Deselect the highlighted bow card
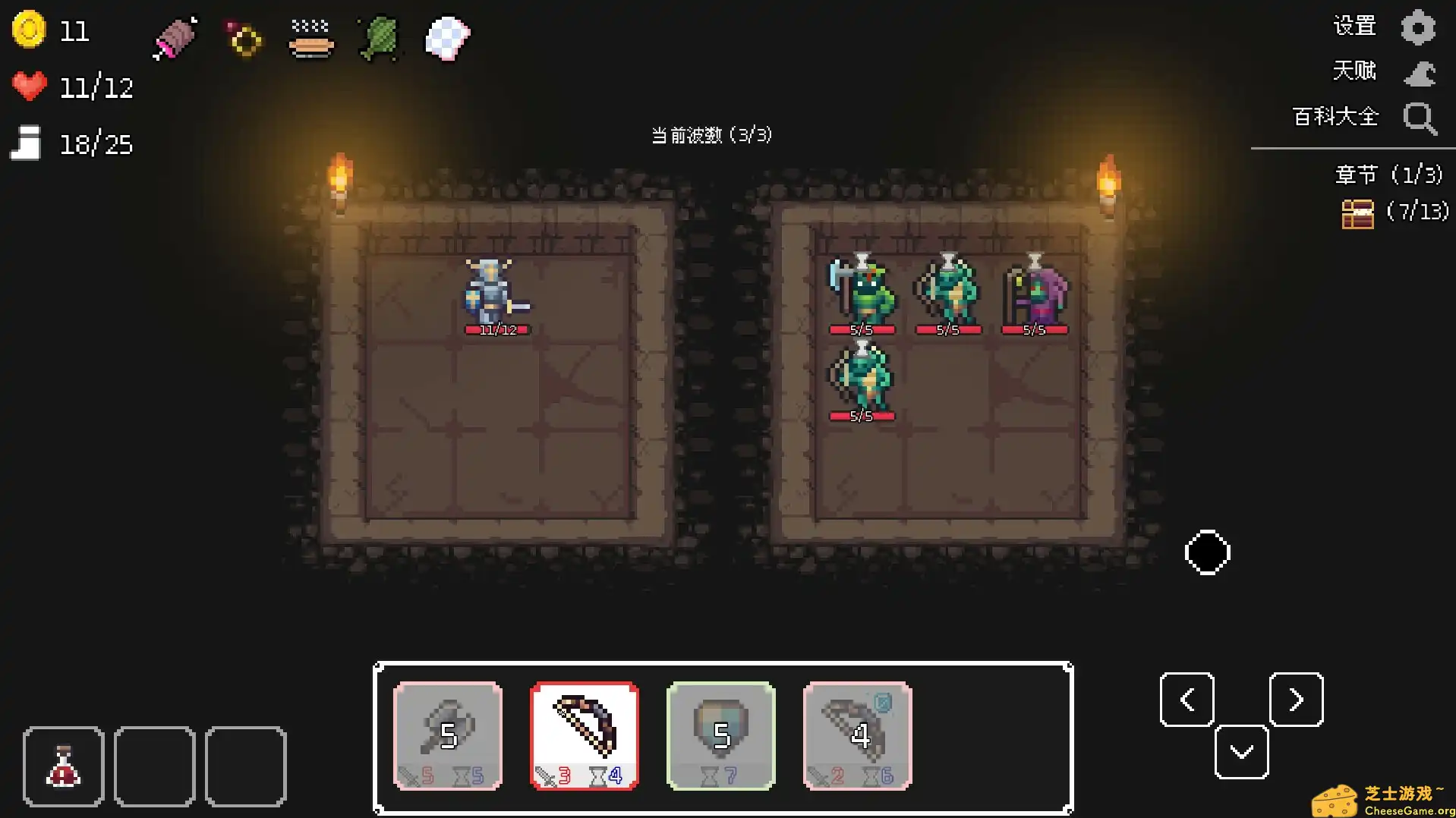This screenshot has height=818, width=1456. (x=584, y=732)
